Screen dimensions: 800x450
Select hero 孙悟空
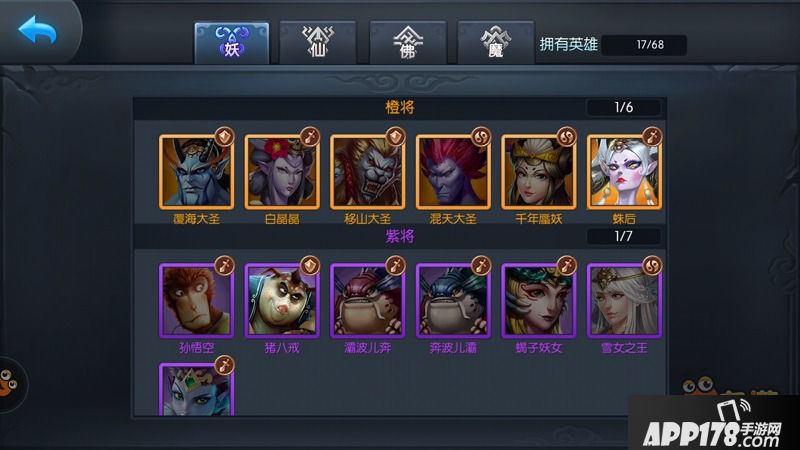tap(196, 301)
